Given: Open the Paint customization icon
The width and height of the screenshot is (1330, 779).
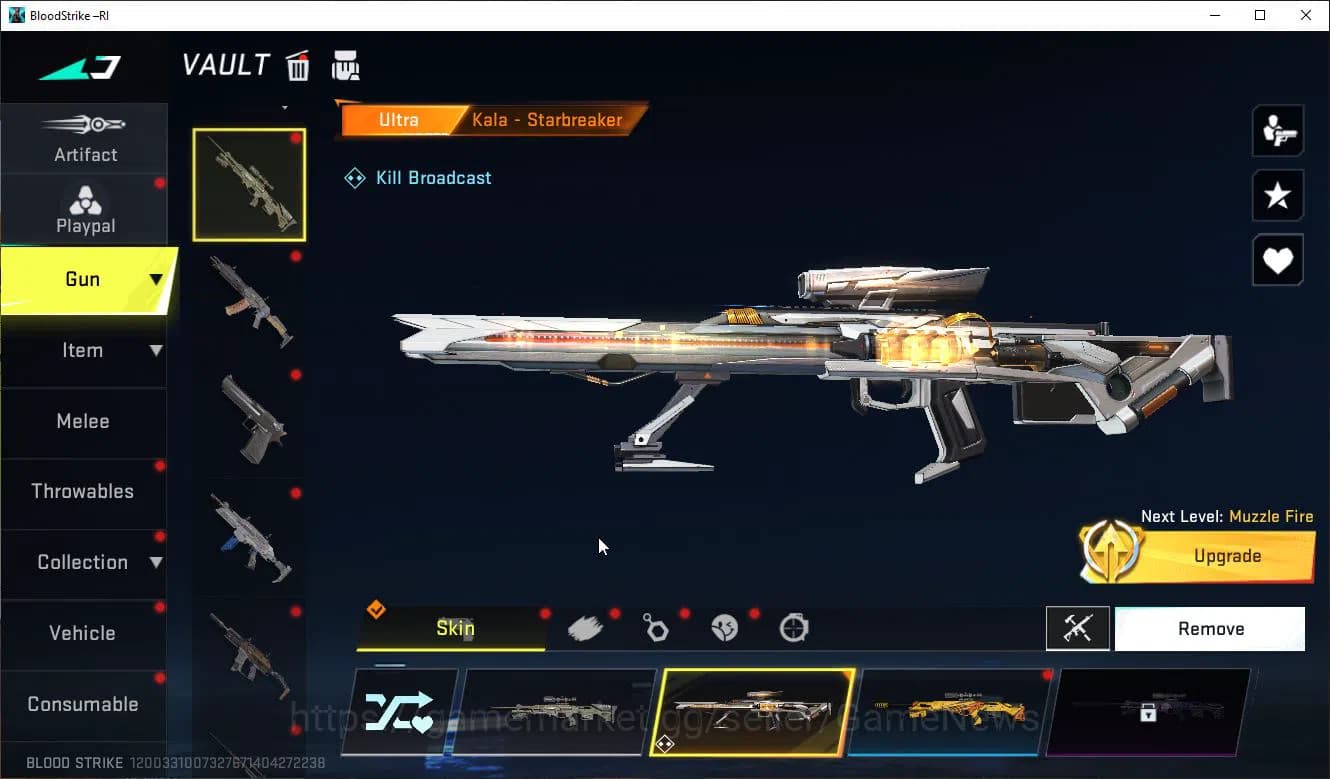Looking at the screenshot, I should point(587,628).
